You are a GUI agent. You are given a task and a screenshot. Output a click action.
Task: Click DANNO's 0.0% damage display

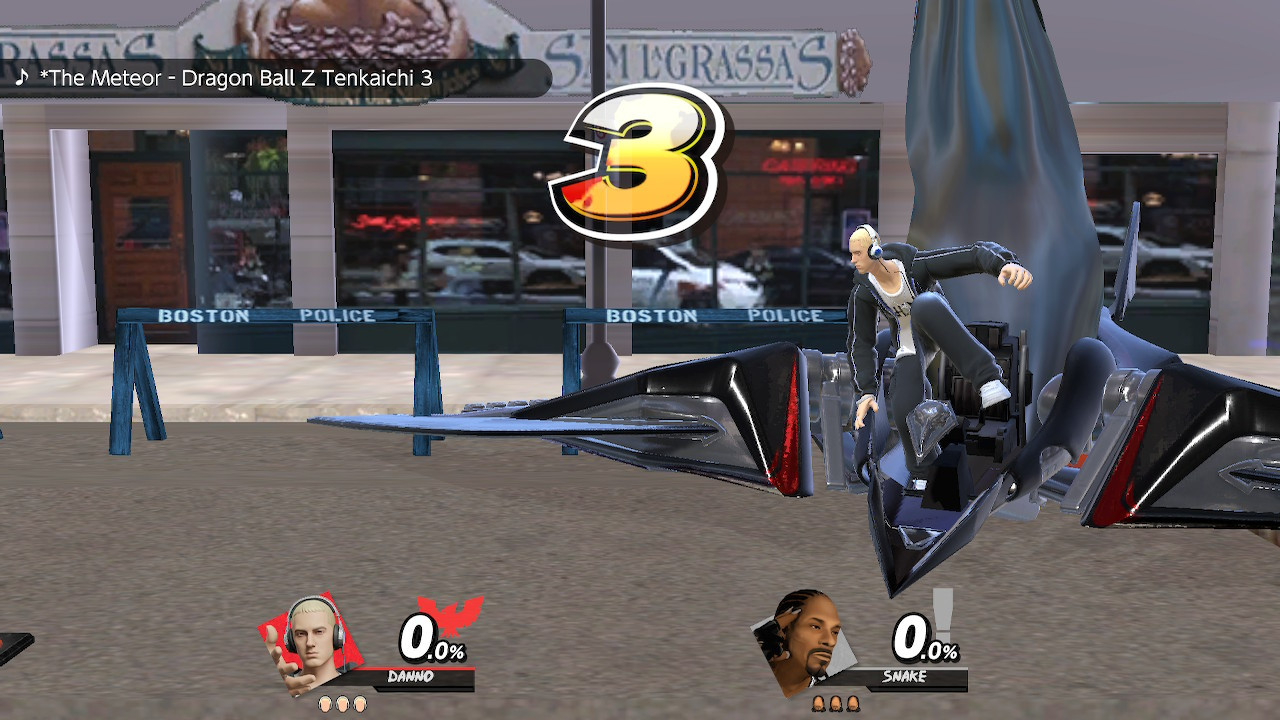432,640
